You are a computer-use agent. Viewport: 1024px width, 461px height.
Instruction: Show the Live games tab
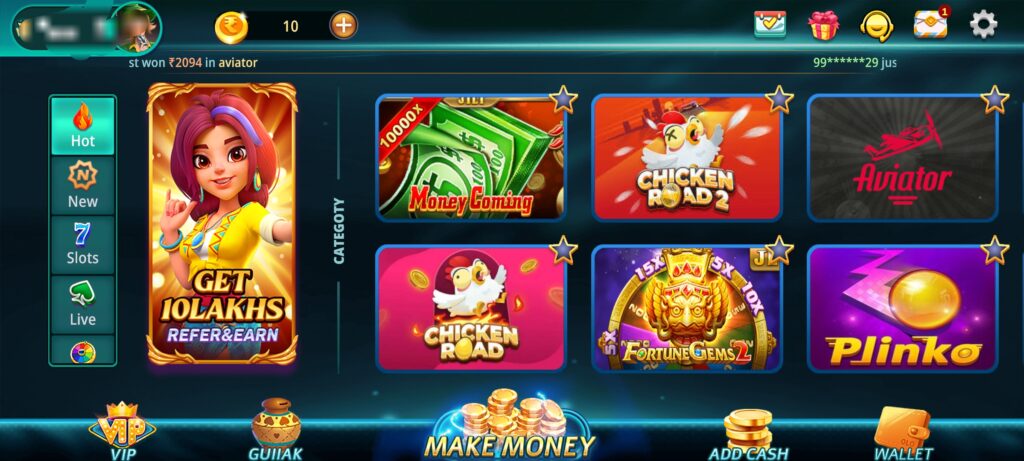(x=83, y=303)
